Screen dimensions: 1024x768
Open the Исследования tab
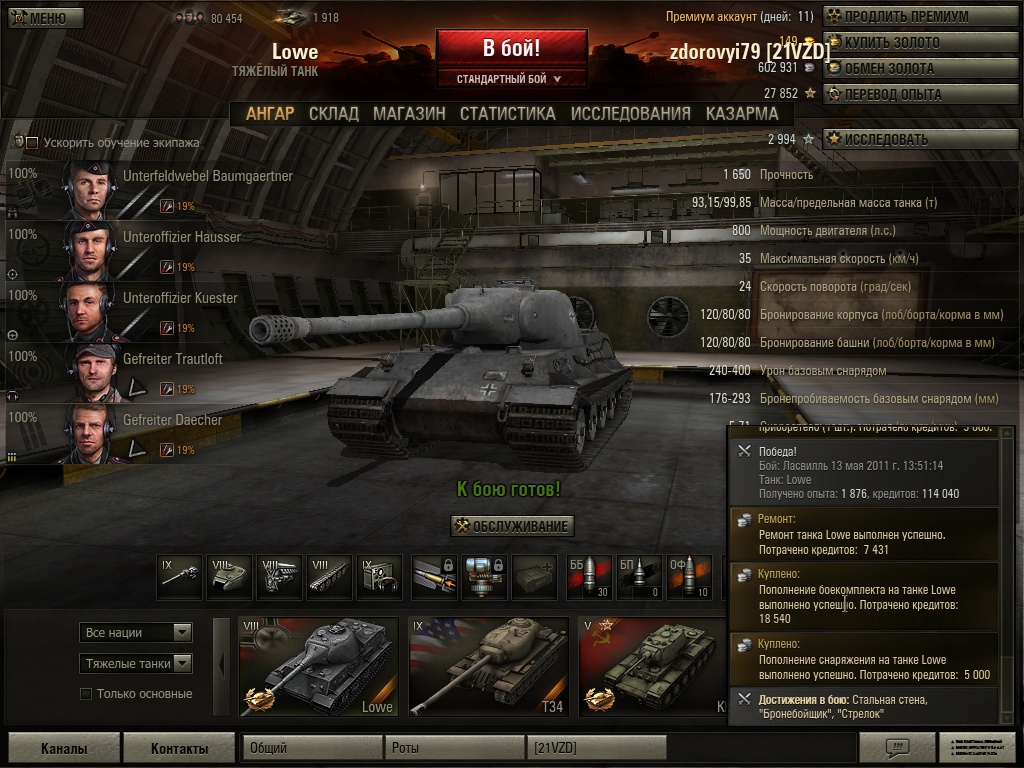(x=630, y=114)
